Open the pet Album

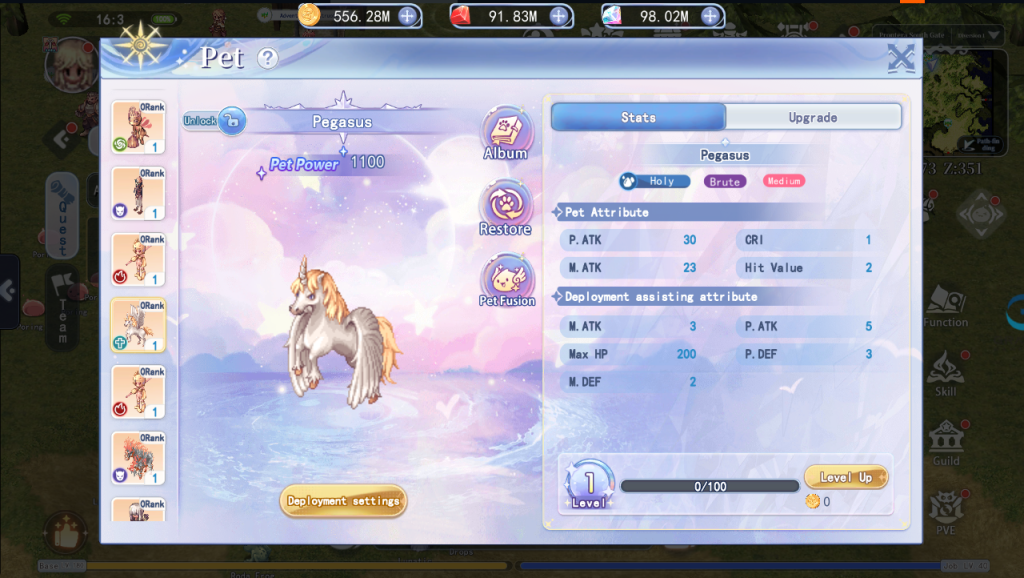click(x=506, y=135)
